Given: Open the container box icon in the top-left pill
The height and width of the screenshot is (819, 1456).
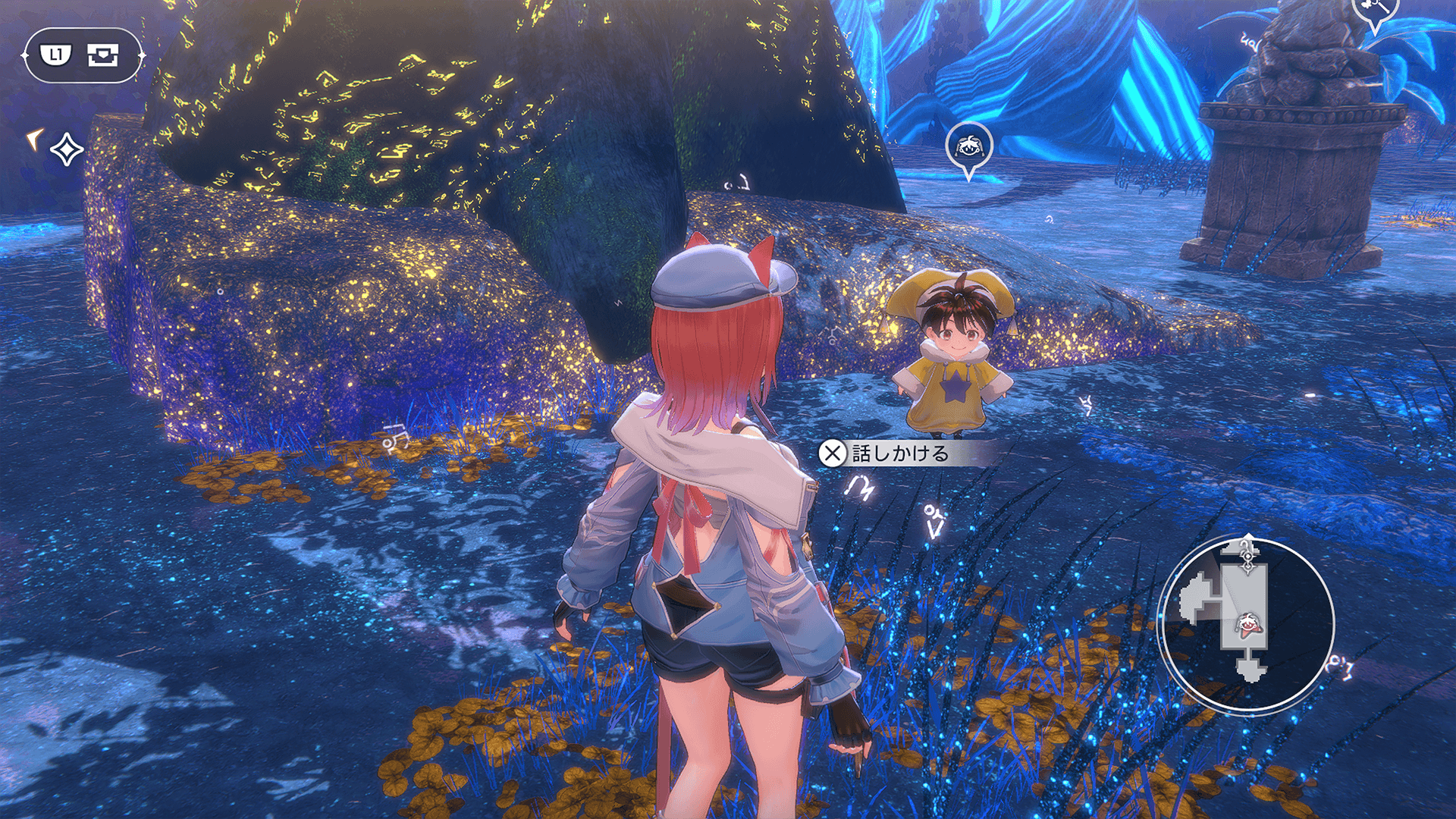Looking at the screenshot, I should tap(102, 55).
